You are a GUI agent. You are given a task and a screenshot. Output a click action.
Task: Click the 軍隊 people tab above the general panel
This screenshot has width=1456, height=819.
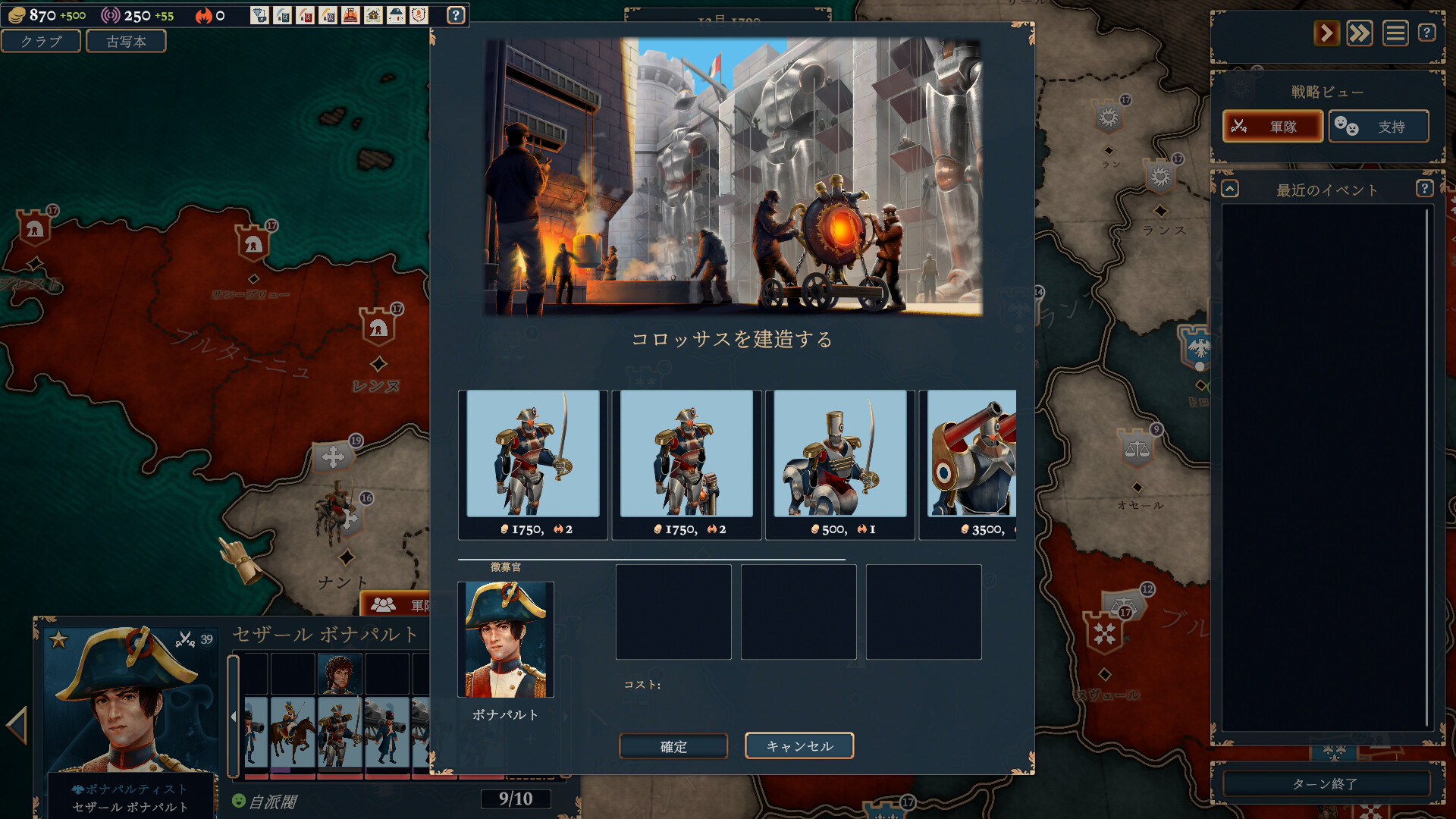tap(396, 604)
